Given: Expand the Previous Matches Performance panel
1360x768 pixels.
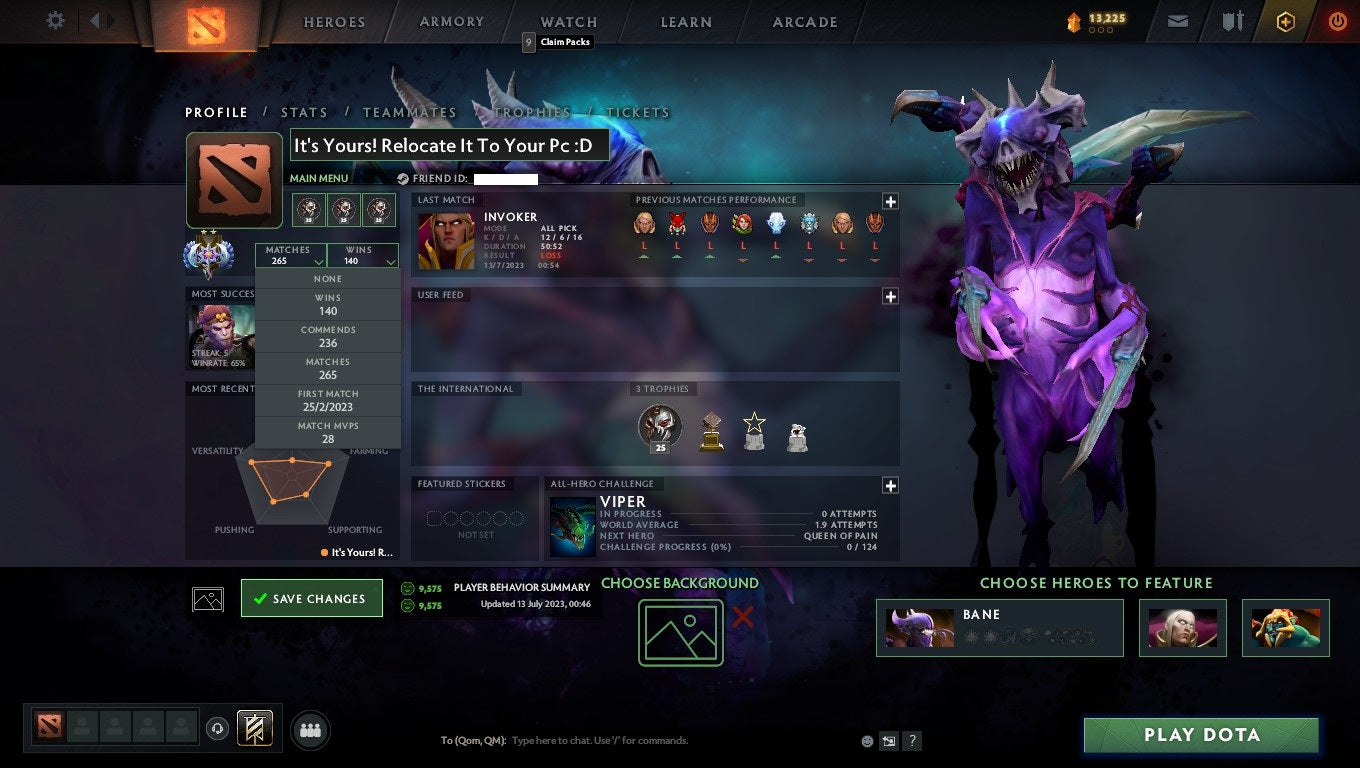Looking at the screenshot, I should point(889,199).
